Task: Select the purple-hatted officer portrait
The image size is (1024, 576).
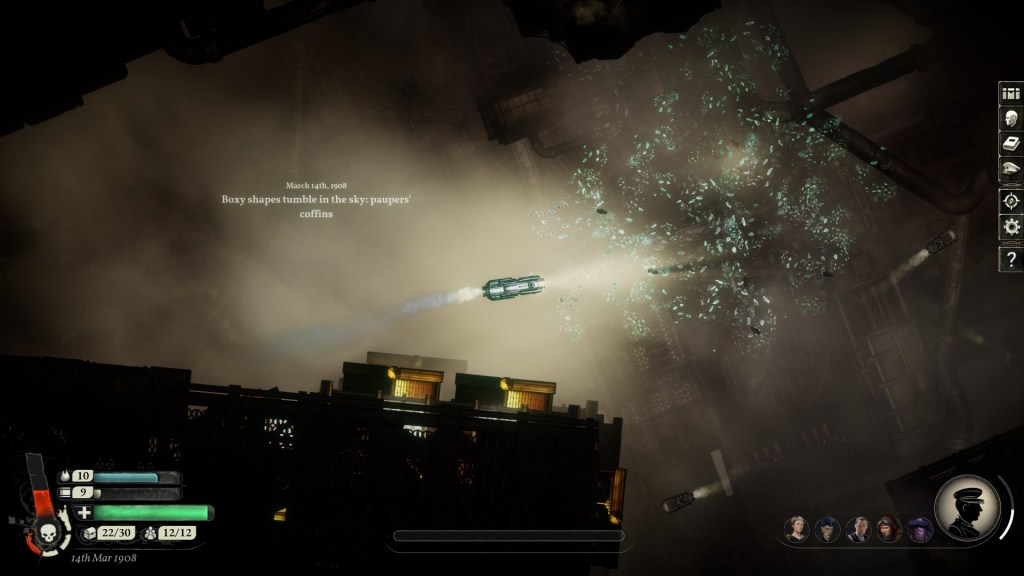Action: point(918,529)
